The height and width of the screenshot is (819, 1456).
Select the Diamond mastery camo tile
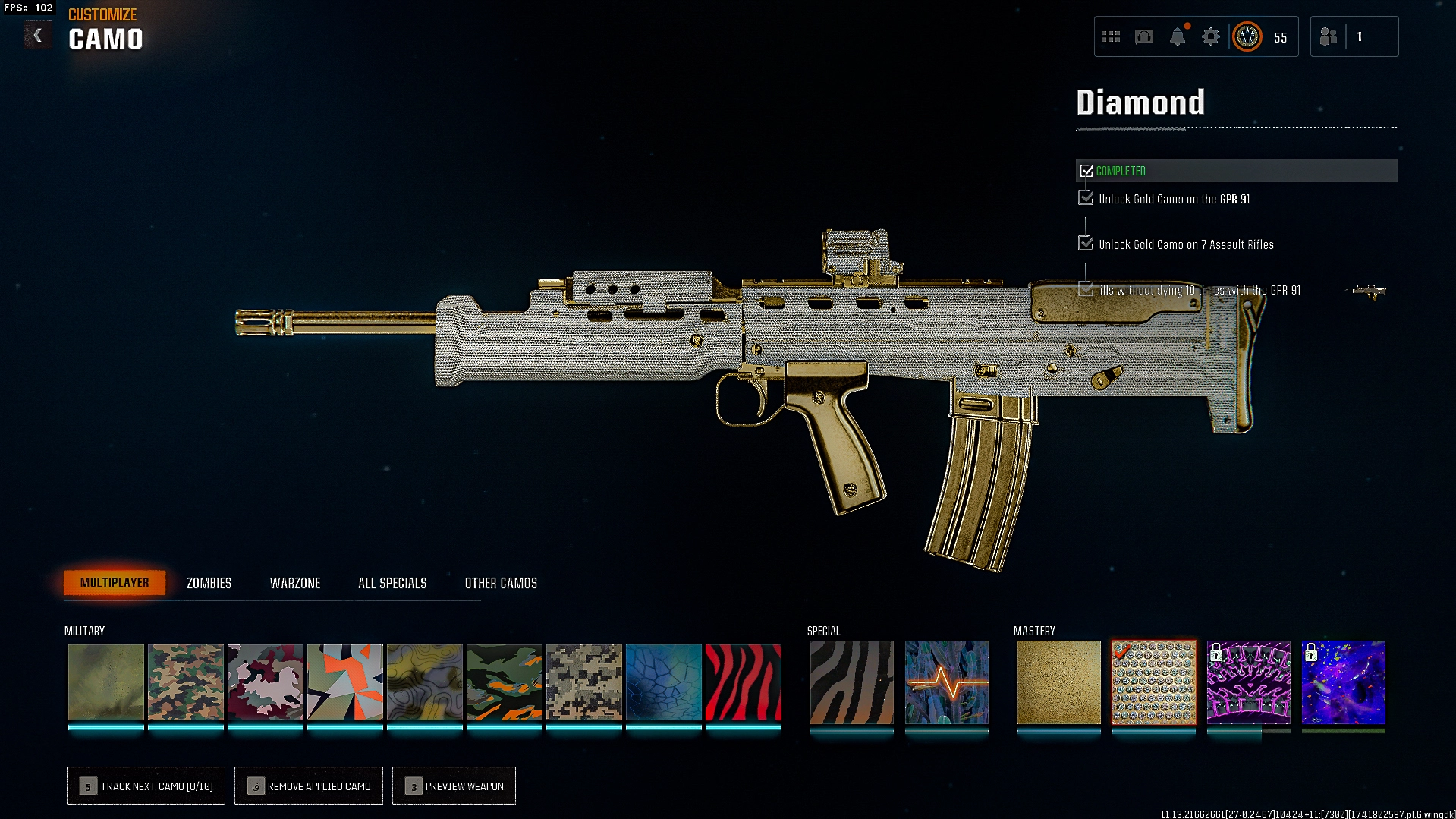click(1153, 682)
